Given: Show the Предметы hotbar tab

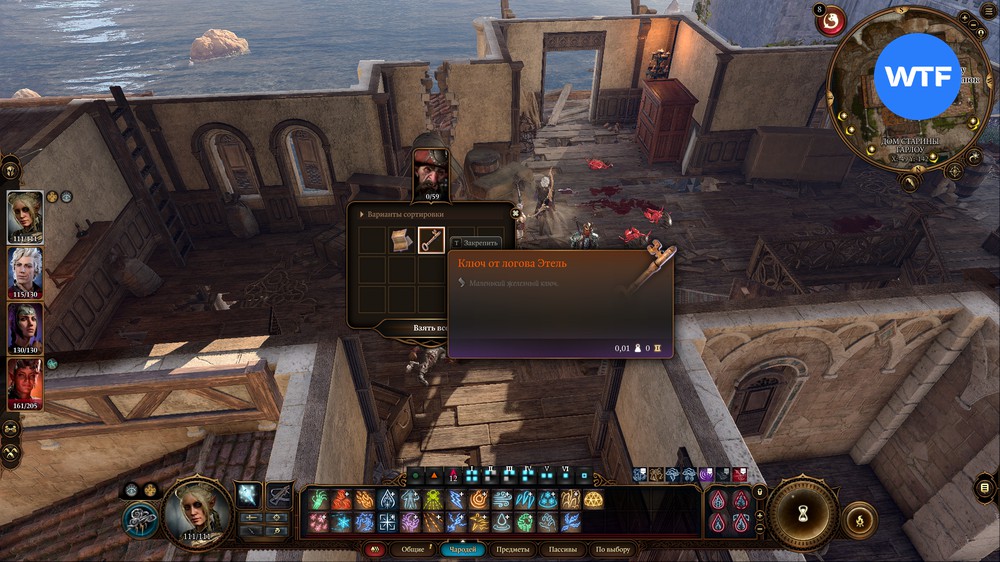Looking at the screenshot, I should coord(512,549).
